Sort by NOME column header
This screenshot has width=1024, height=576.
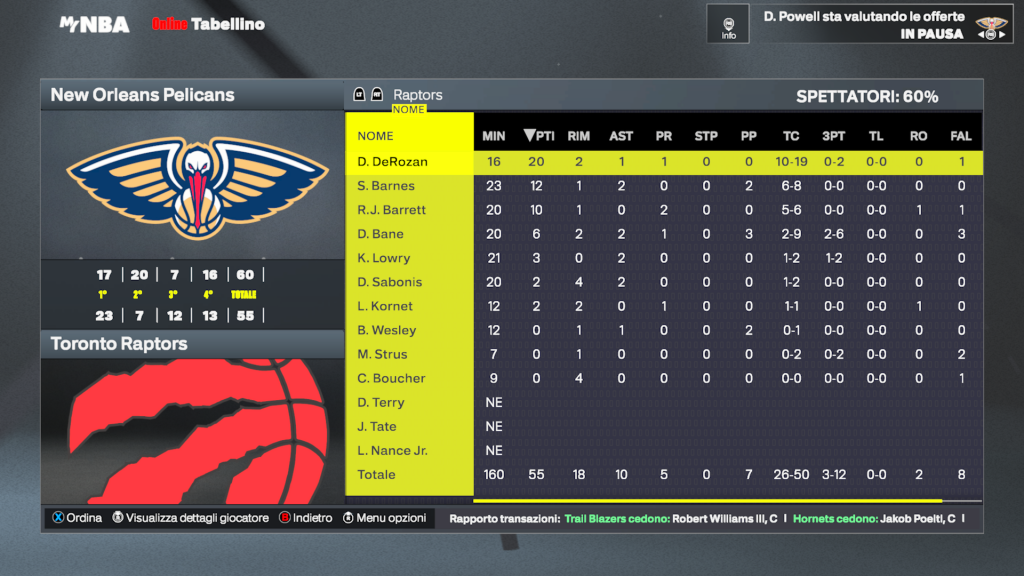[376, 136]
